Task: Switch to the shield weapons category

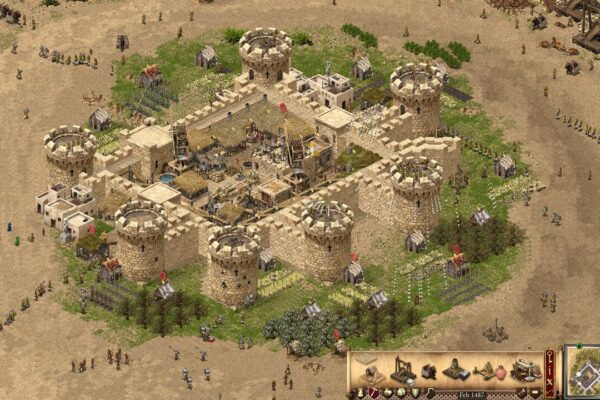Action: tap(415, 393)
